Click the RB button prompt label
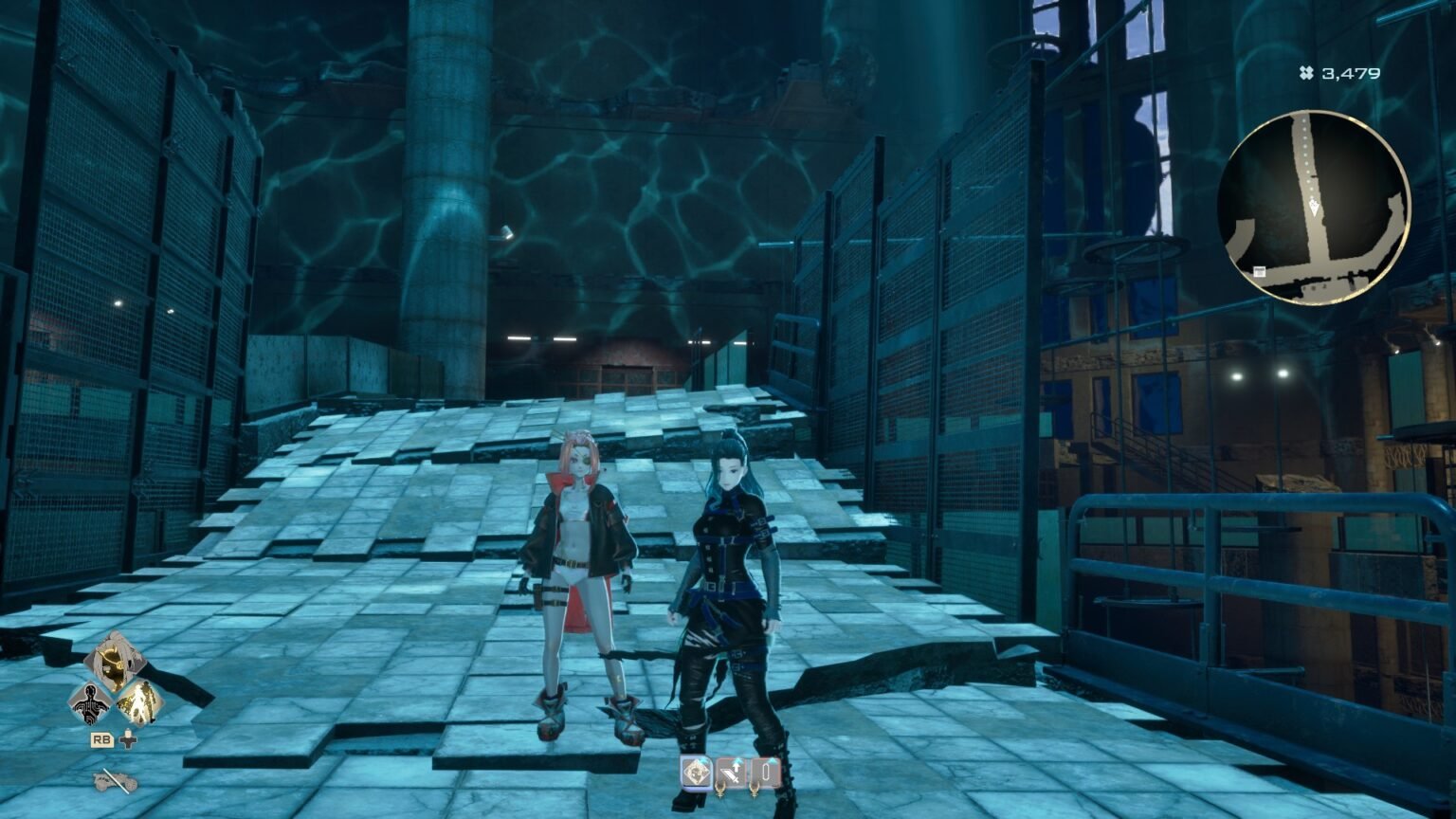This screenshot has height=819, width=1456. click(x=102, y=739)
